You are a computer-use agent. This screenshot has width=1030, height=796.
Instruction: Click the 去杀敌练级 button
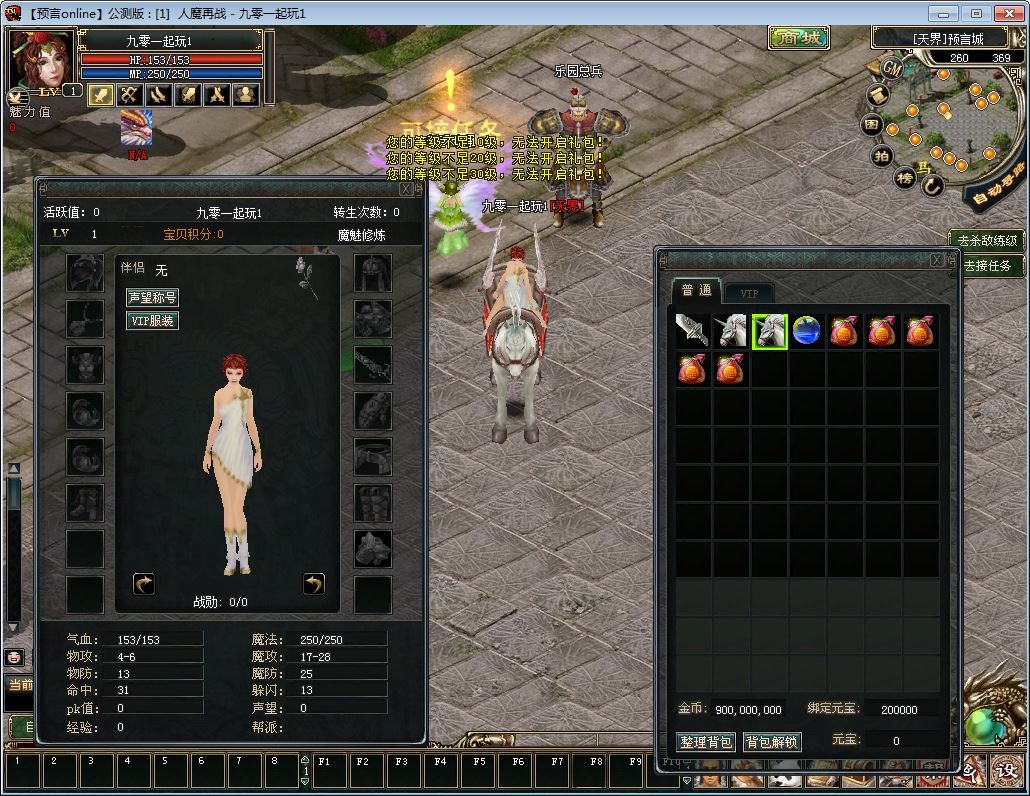click(986, 241)
